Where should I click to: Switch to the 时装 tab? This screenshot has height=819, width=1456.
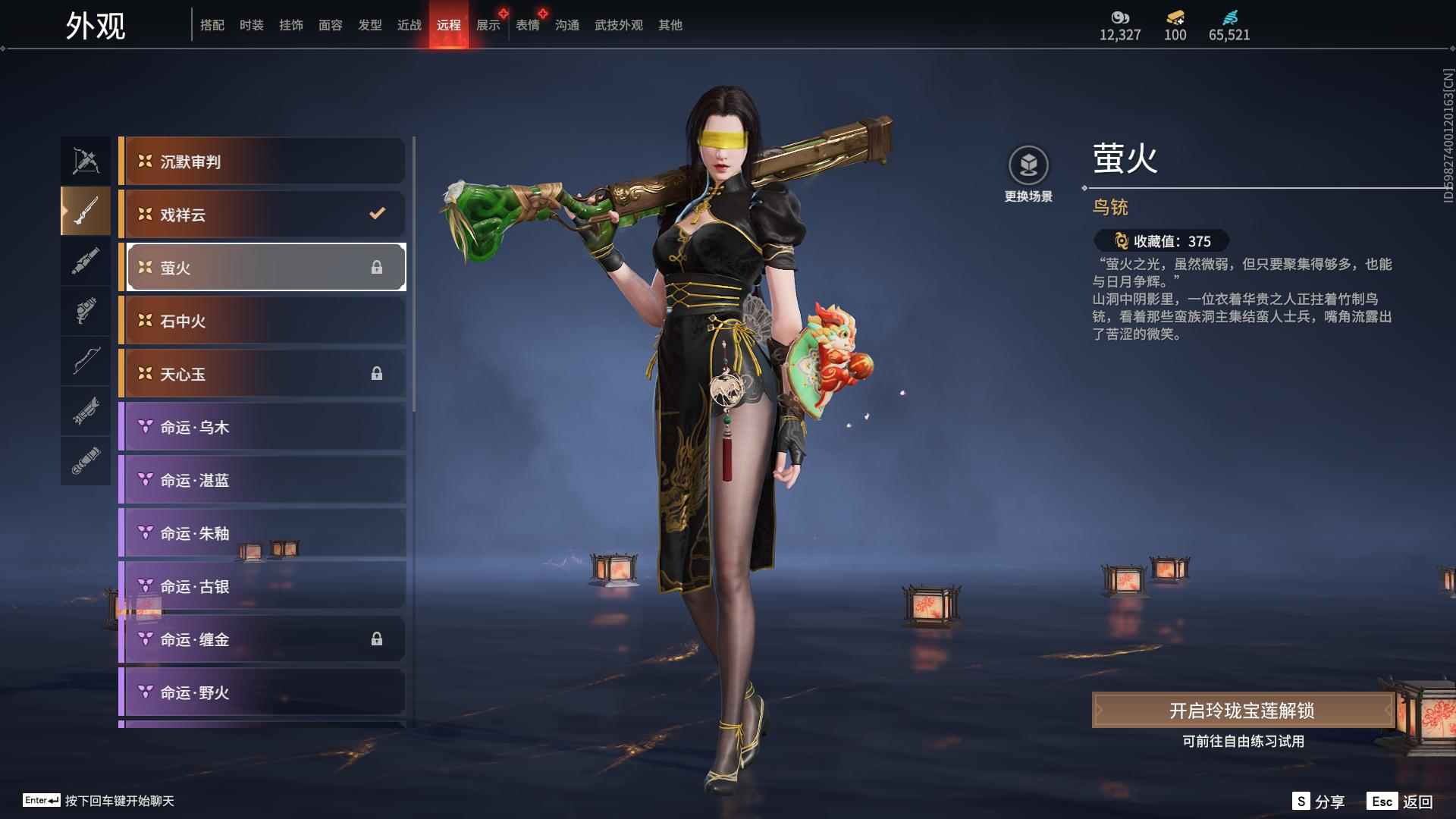[253, 24]
